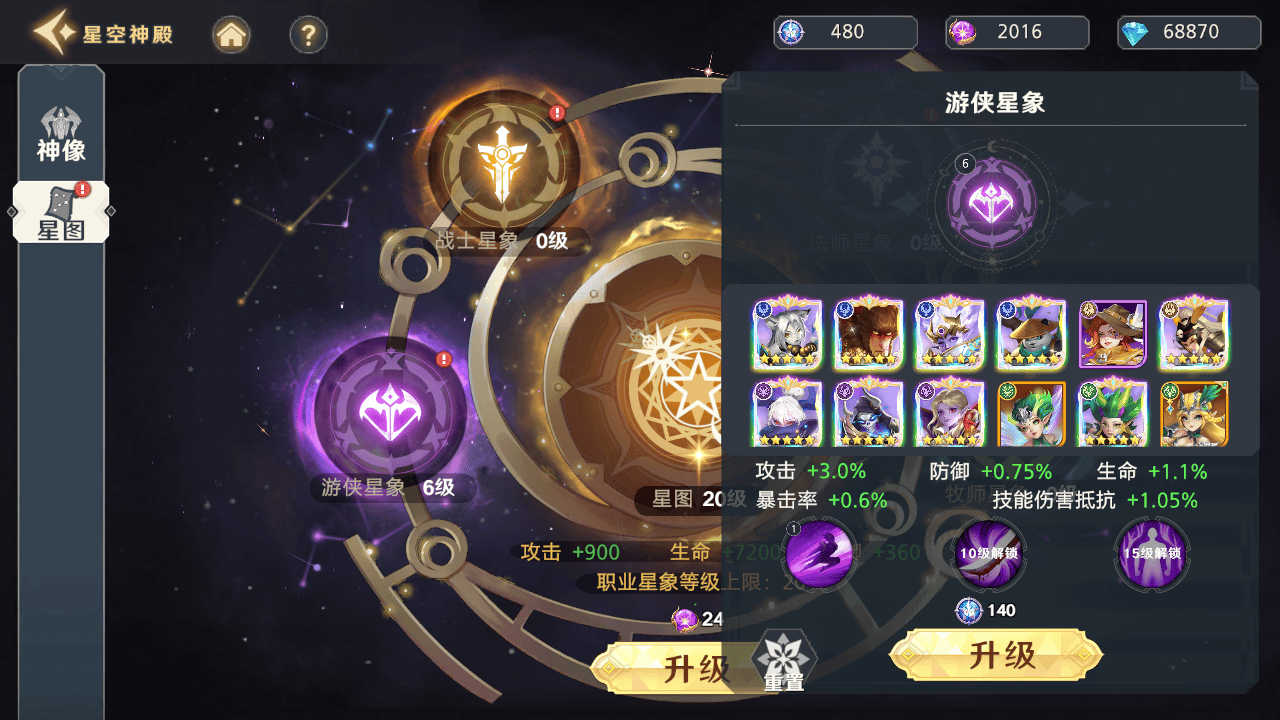
Task: Select the green fairy hero portrait, second row
Action: point(1031,413)
